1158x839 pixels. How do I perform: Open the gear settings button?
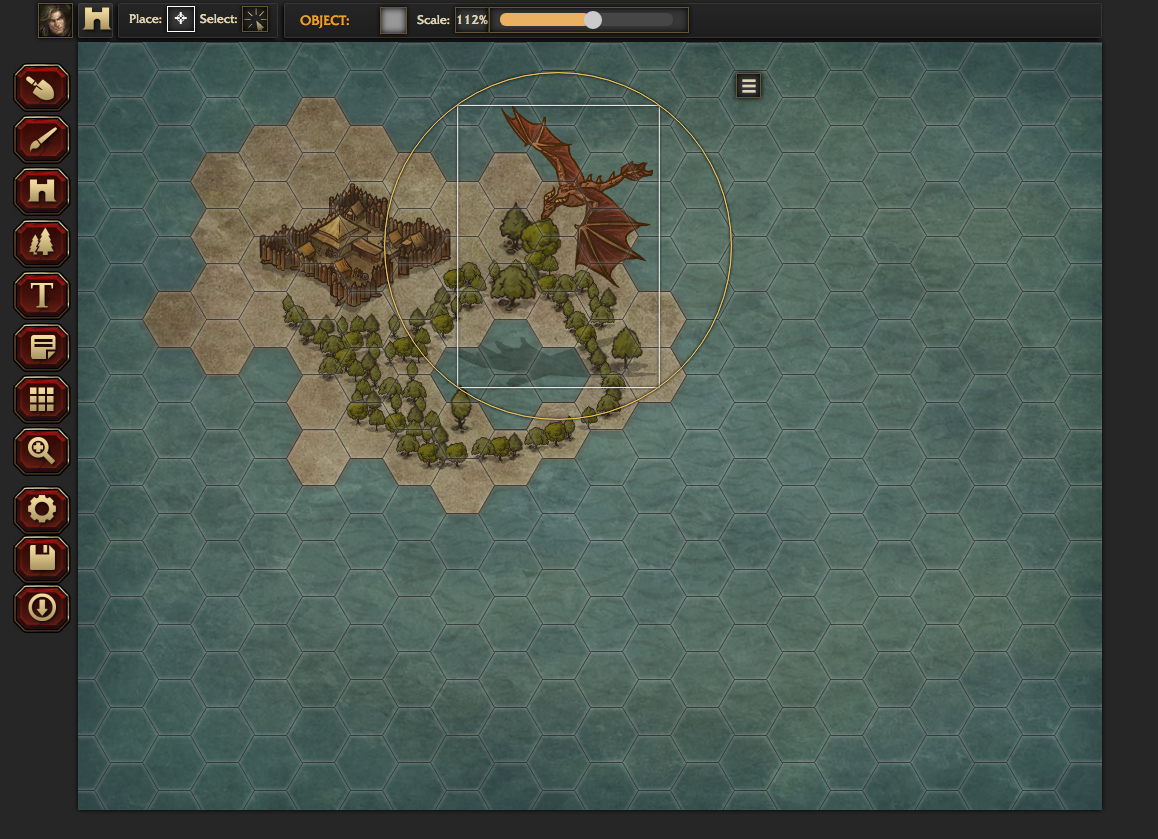click(41, 510)
